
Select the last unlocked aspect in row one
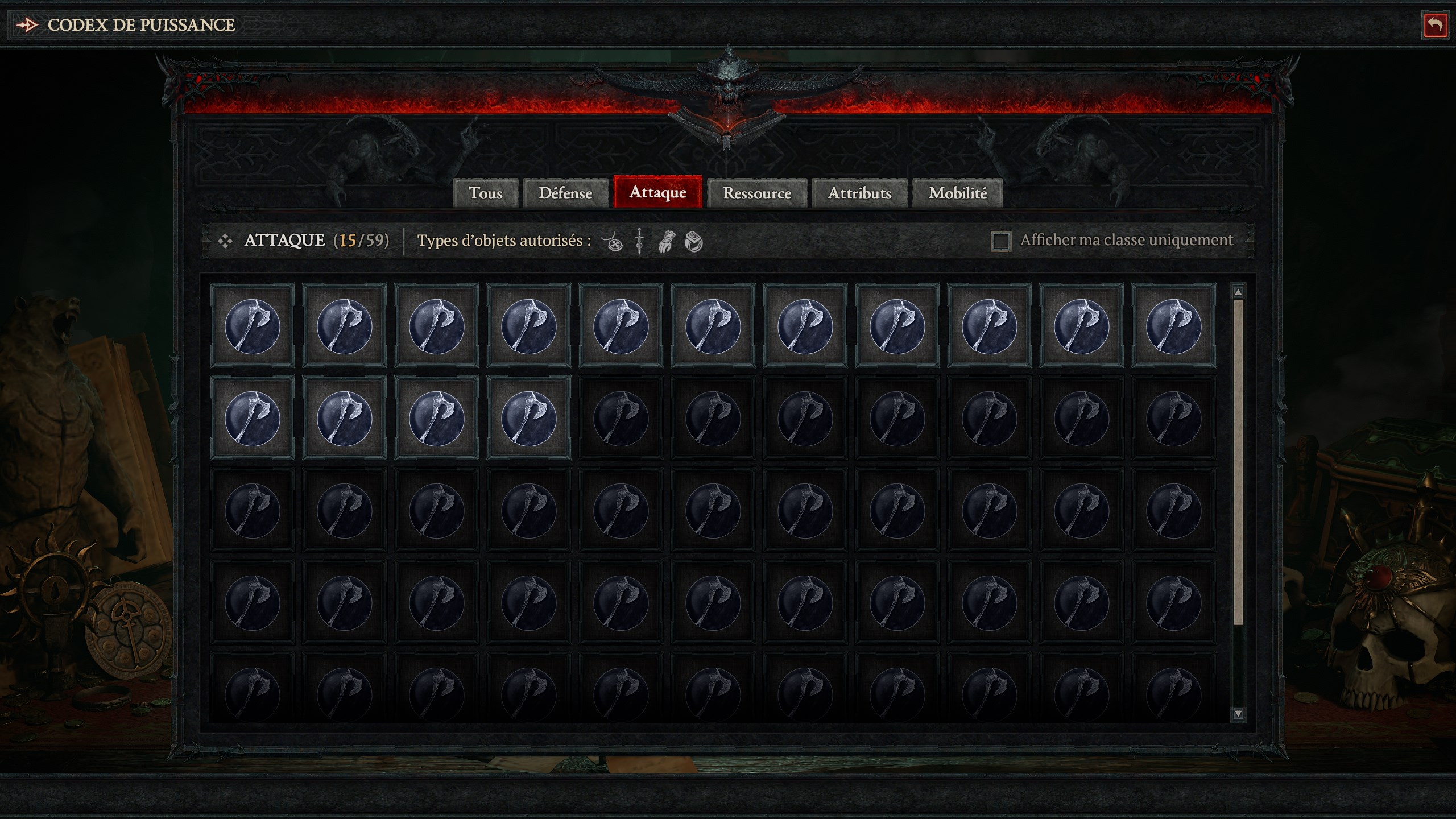(1174, 326)
